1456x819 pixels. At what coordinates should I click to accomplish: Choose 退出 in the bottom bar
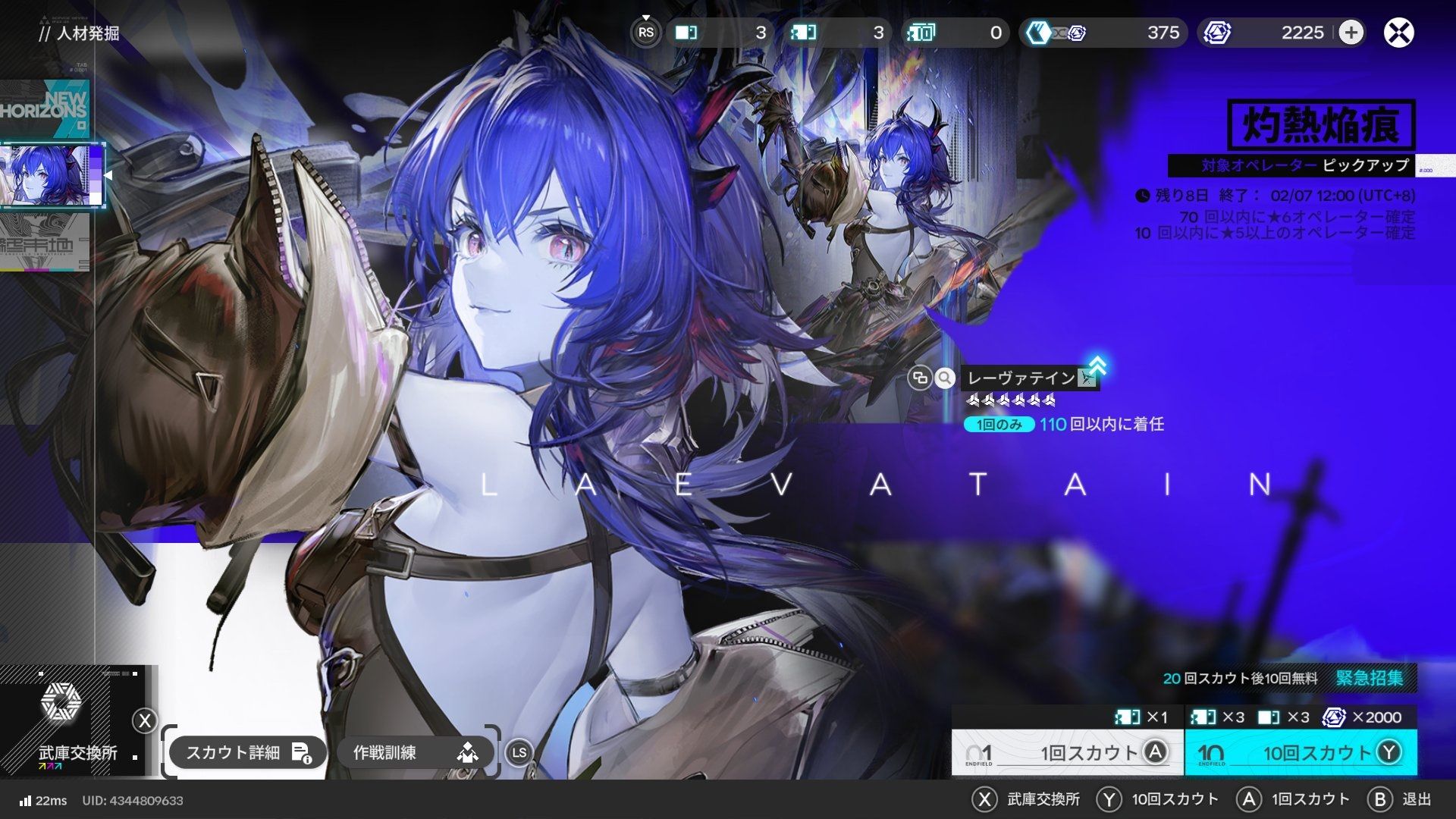coord(1401,799)
